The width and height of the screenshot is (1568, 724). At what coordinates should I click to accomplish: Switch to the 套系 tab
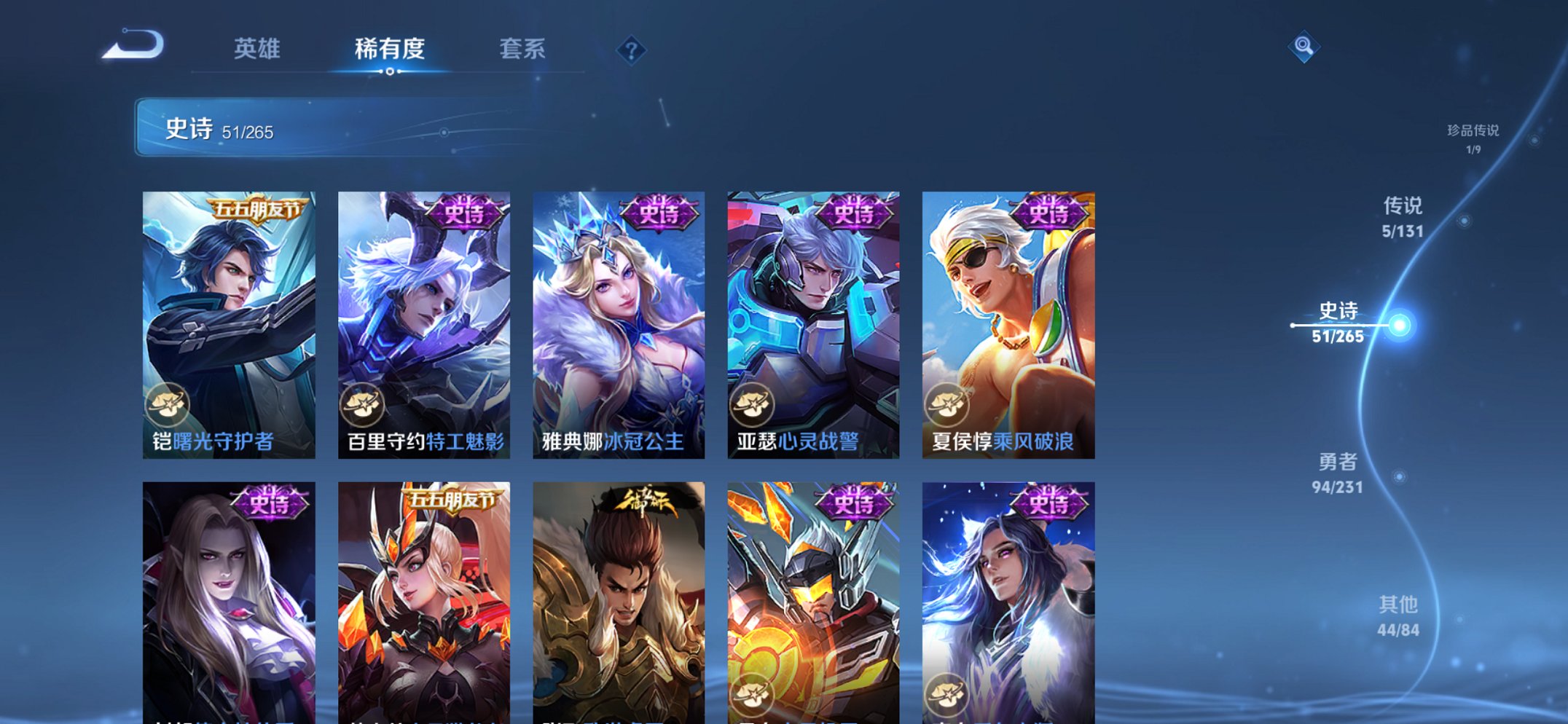pyautogui.click(x=523, y=50)
